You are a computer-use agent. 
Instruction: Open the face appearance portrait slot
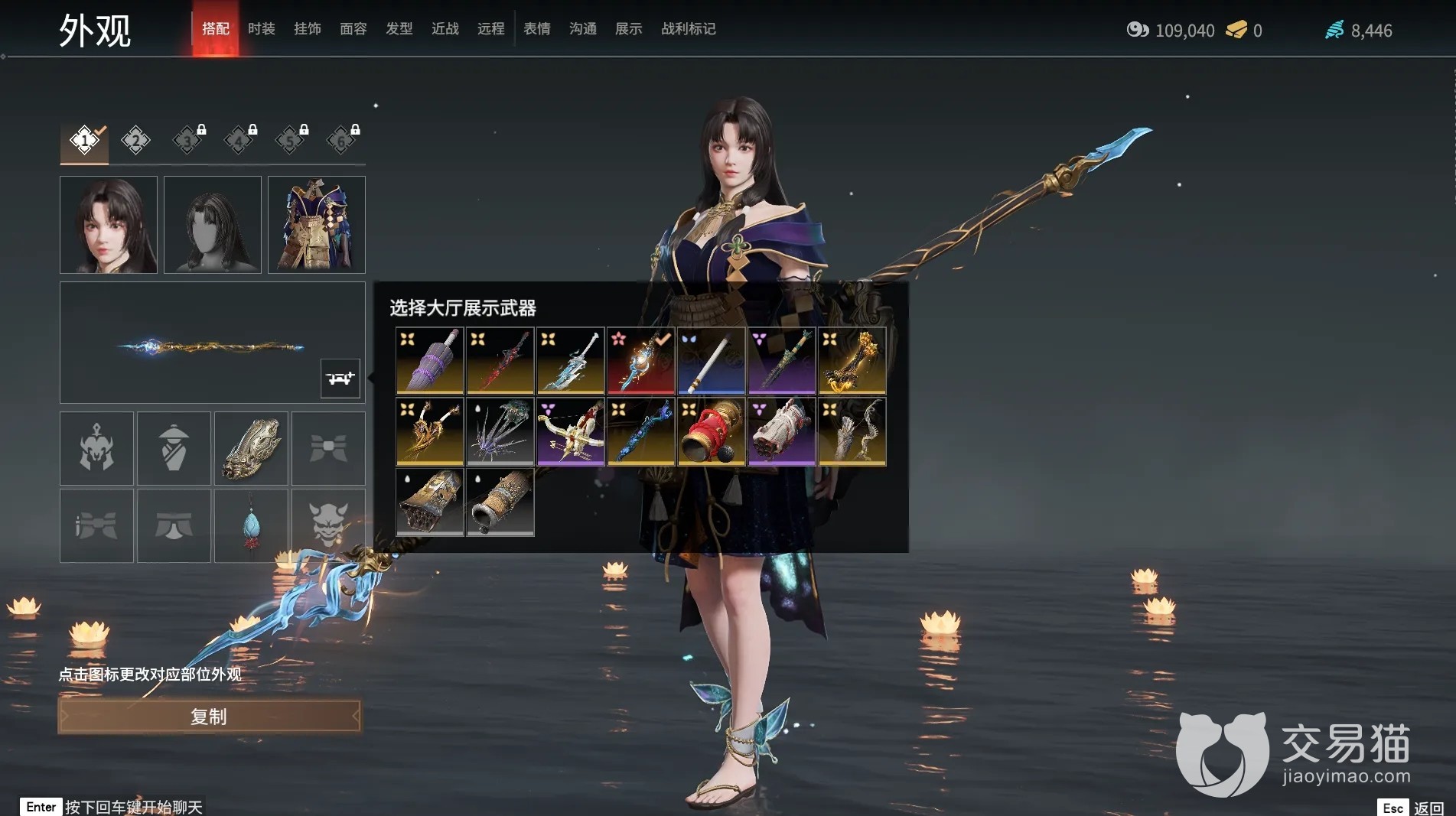tap(109, 225)
